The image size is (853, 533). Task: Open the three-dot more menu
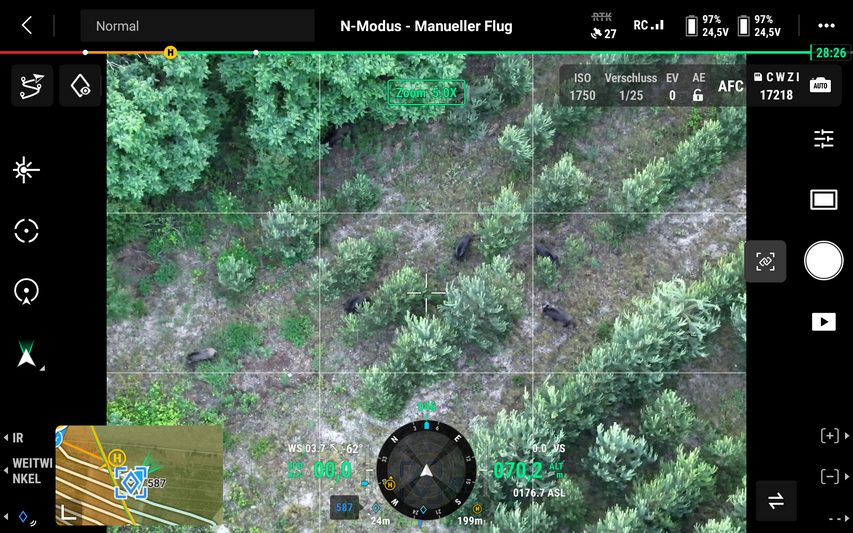(x=825, y=26)
